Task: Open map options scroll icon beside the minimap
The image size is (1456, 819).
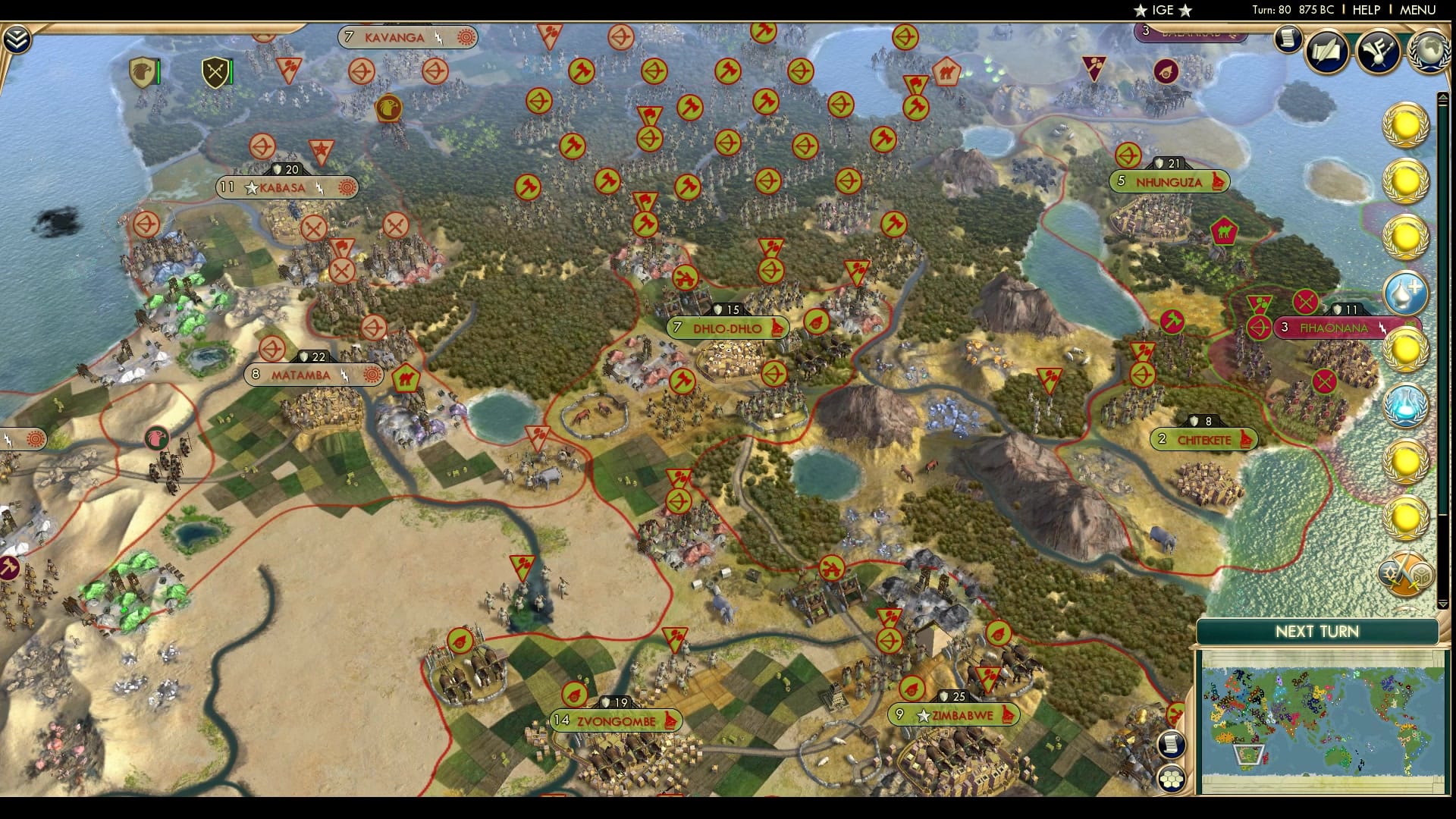Action: (1172, 745)
